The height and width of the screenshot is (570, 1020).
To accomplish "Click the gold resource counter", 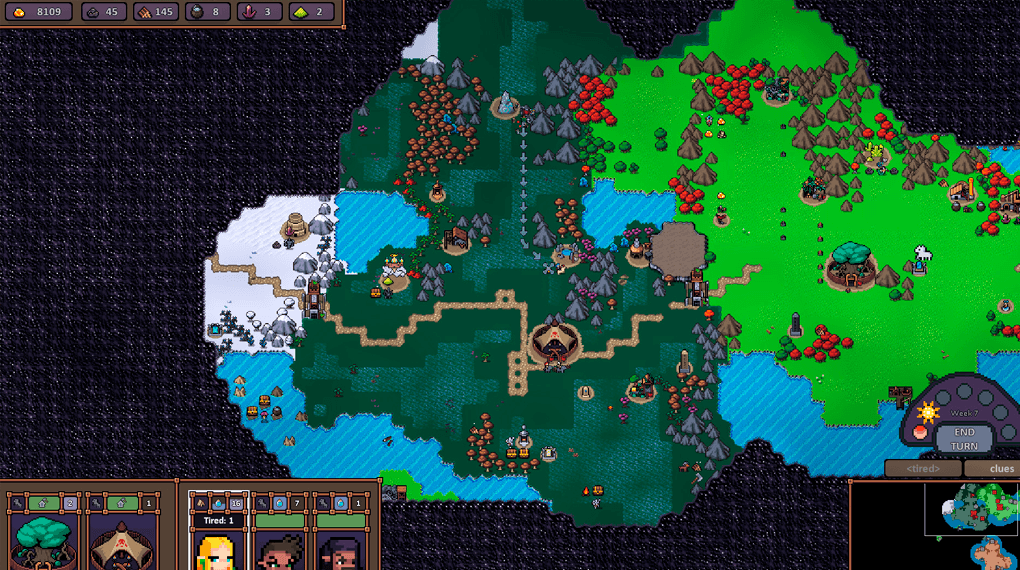I will pyautogui.click(x=38, y=12).
